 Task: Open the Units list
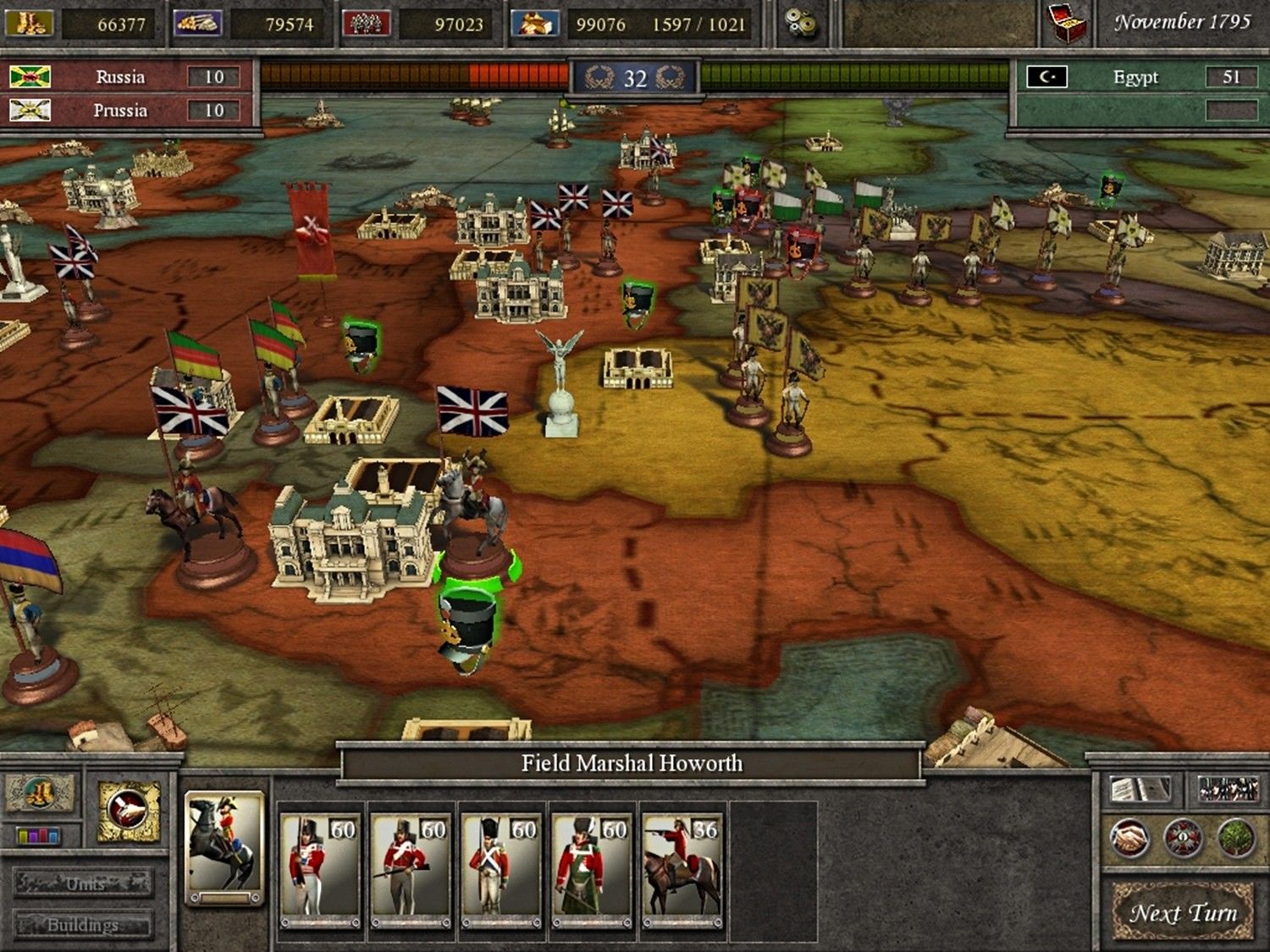point(84,883)
